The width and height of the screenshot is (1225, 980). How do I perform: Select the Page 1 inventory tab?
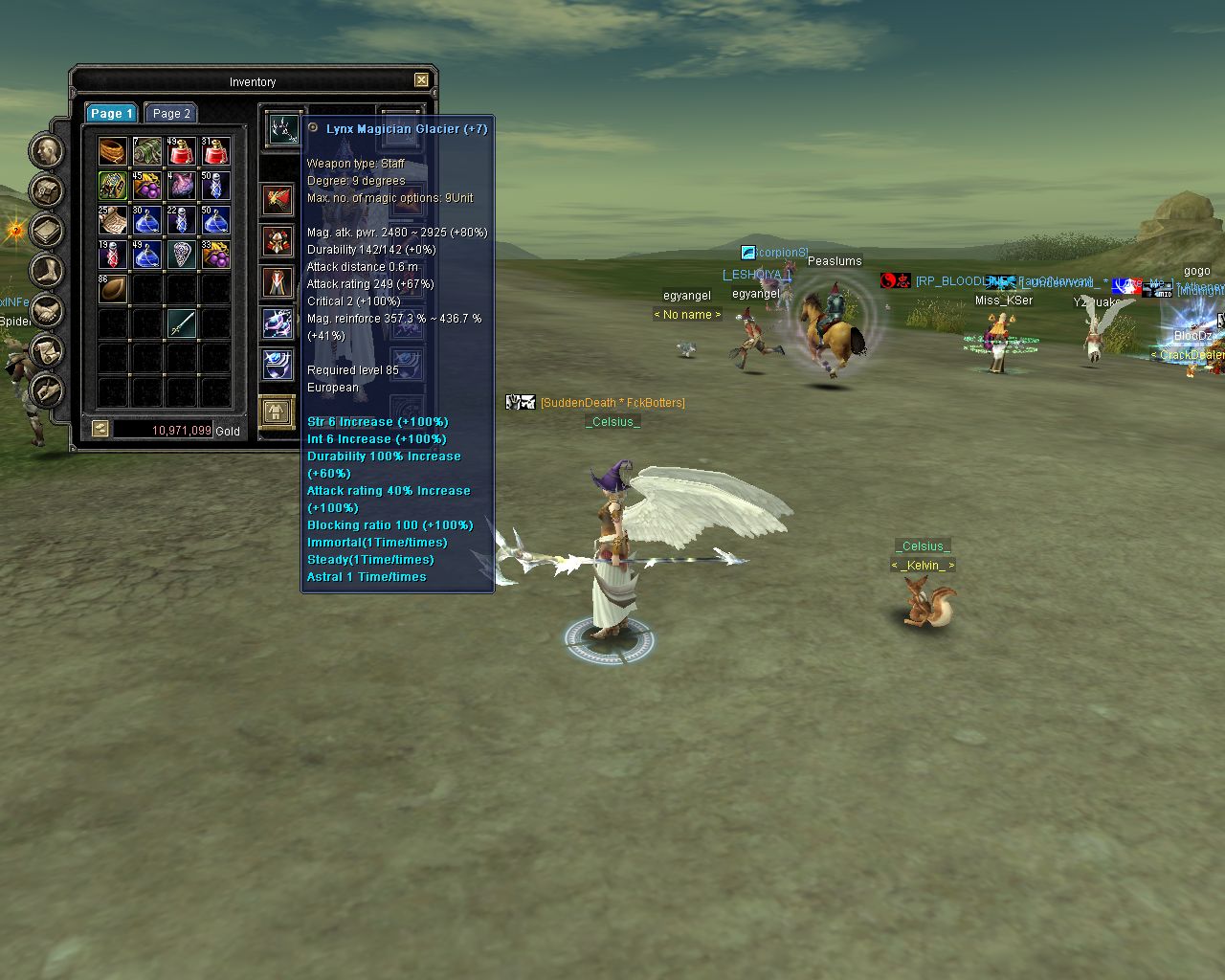click(x=111, y=113)
